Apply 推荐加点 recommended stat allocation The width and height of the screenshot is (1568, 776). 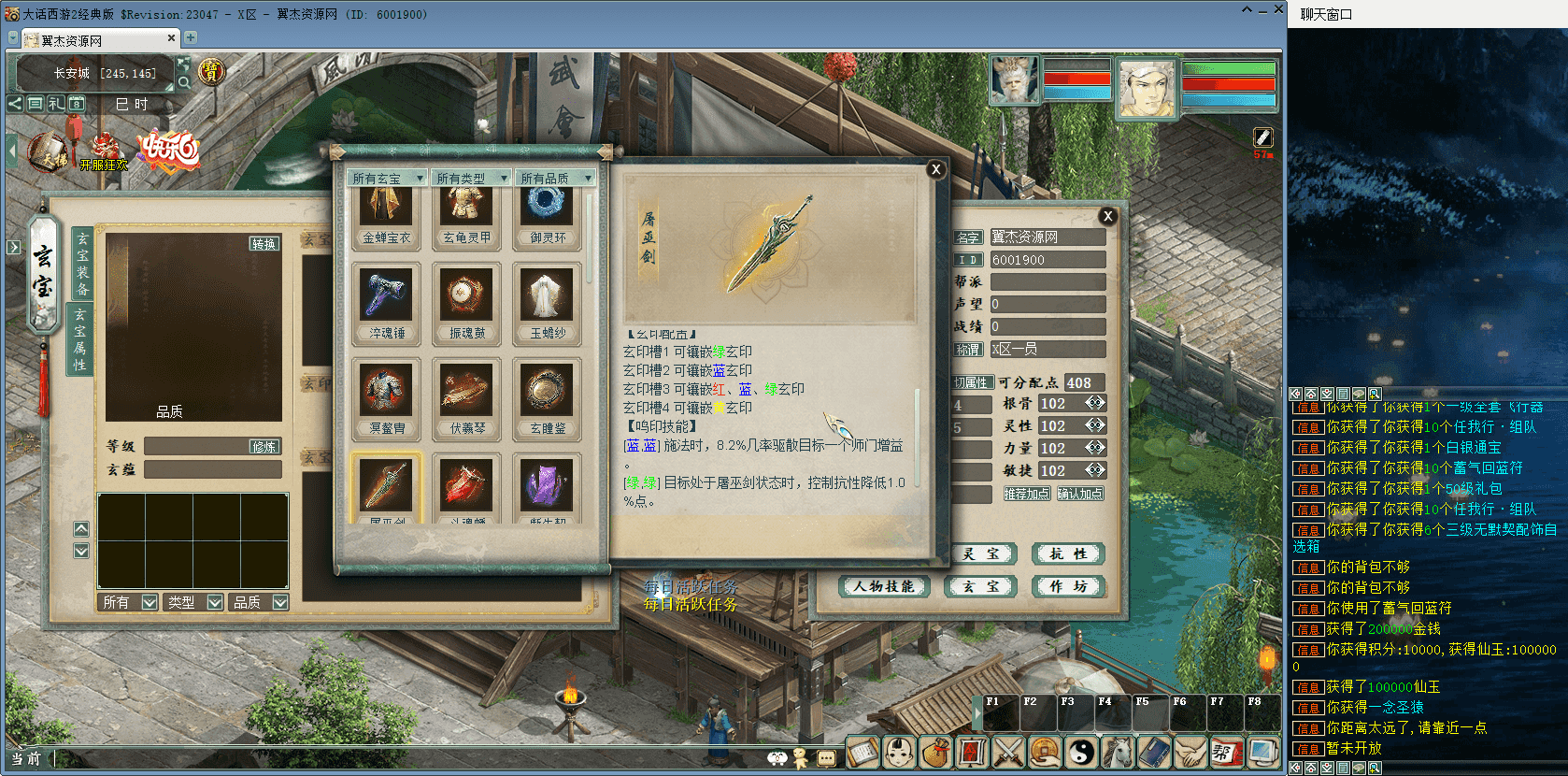pos(1026,494)
